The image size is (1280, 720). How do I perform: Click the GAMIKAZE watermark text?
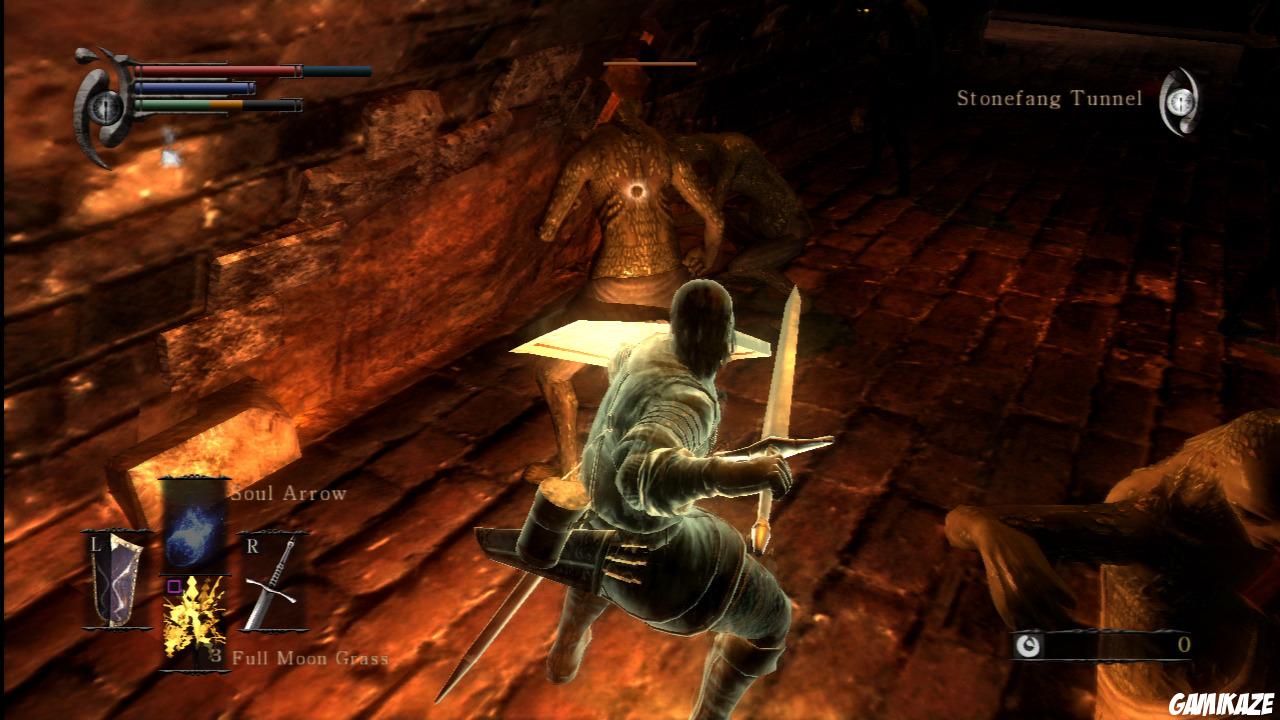1222,703
